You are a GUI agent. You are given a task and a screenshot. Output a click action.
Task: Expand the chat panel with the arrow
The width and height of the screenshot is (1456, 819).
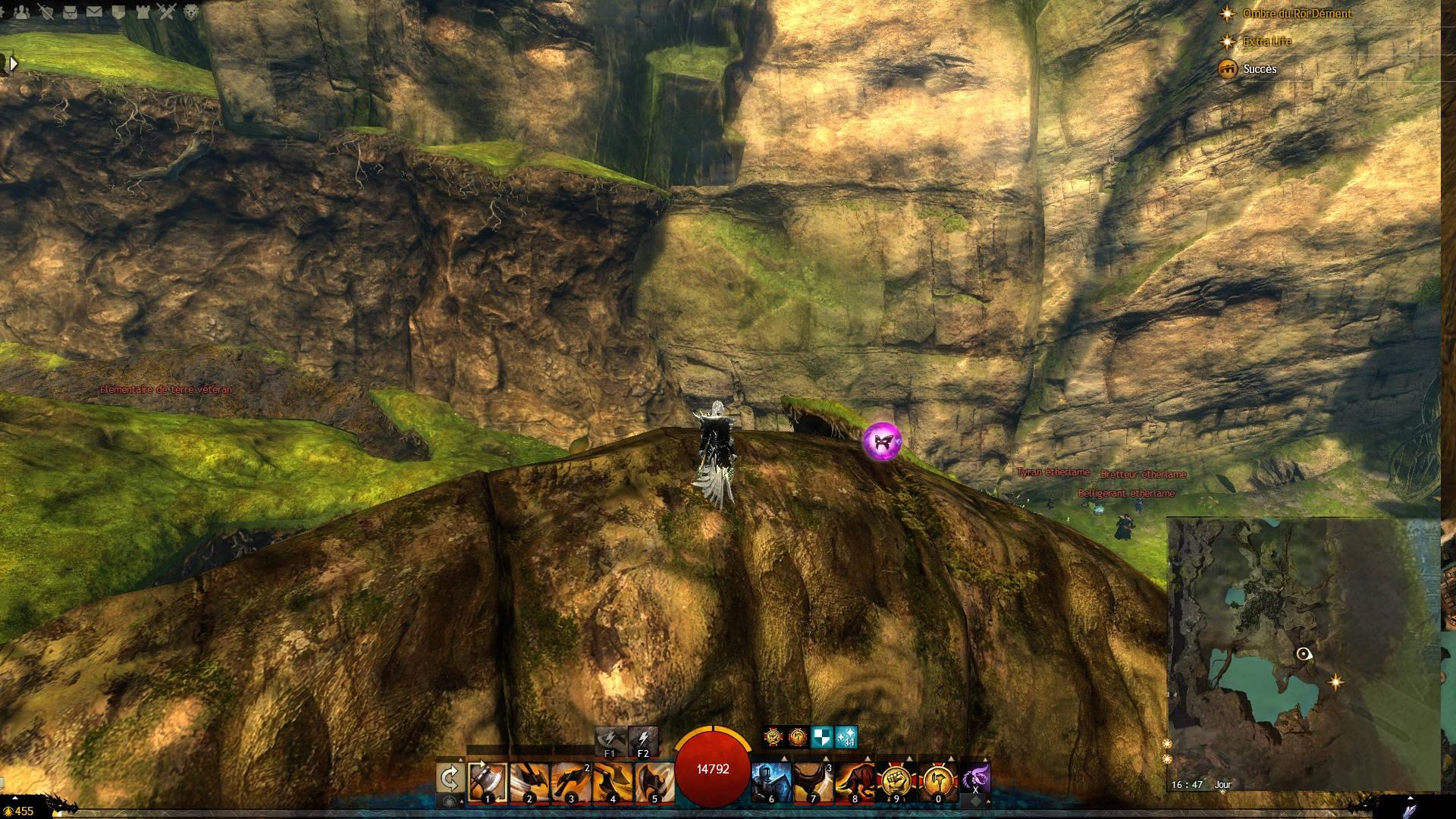(13, 64)
